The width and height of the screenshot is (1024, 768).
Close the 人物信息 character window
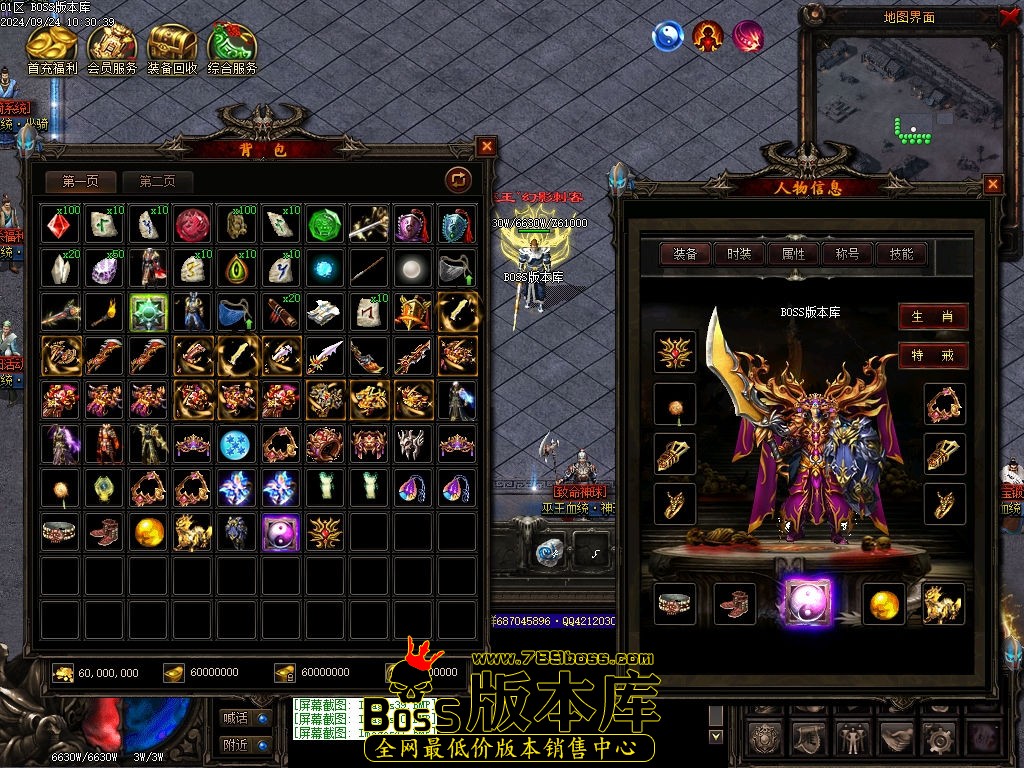pyautogui.click(x=993, y=184)
